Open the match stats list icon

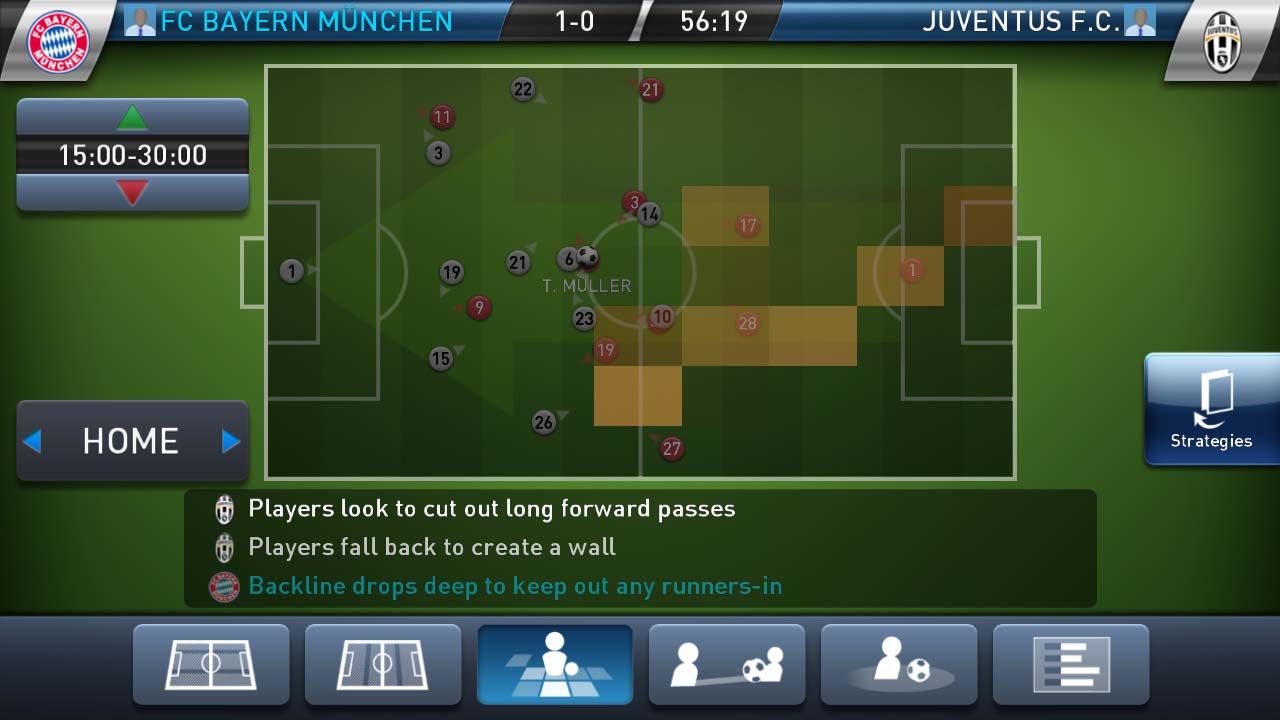[1071, 663]
